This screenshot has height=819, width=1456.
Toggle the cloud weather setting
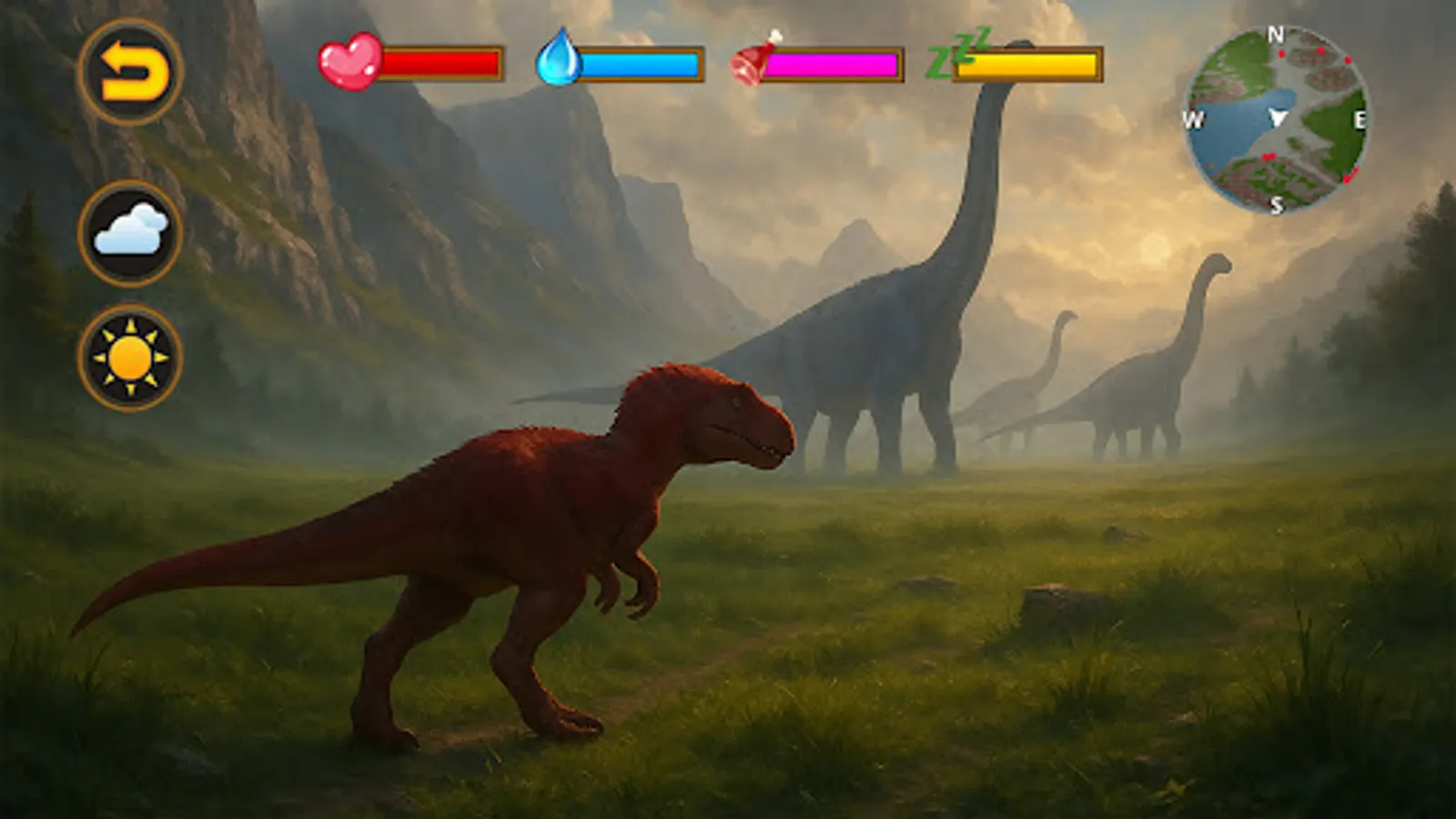[x=133, y=234]
